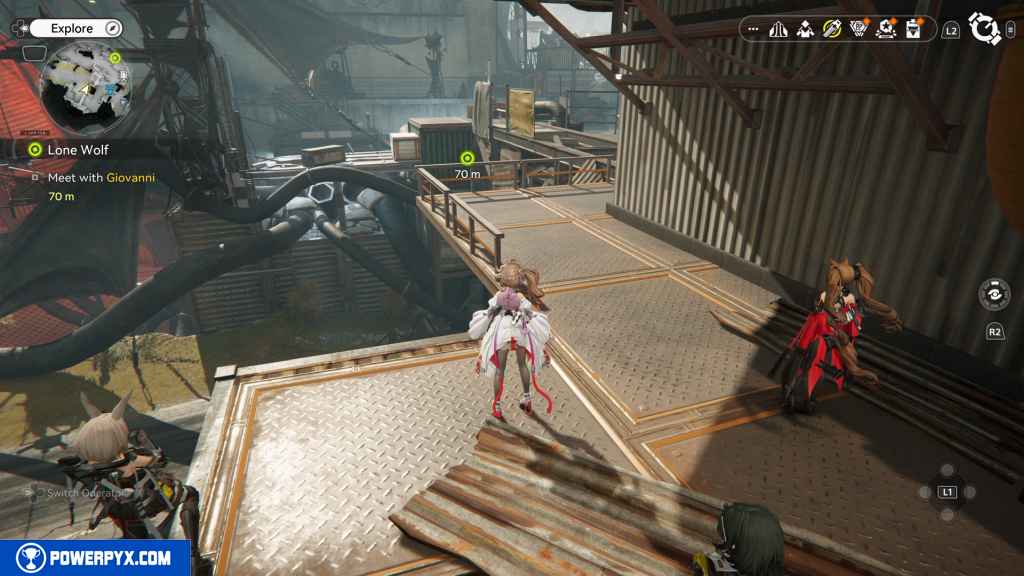Activate the eye scan ability icon
This screenshot has width=1024, height=576.
994,295
